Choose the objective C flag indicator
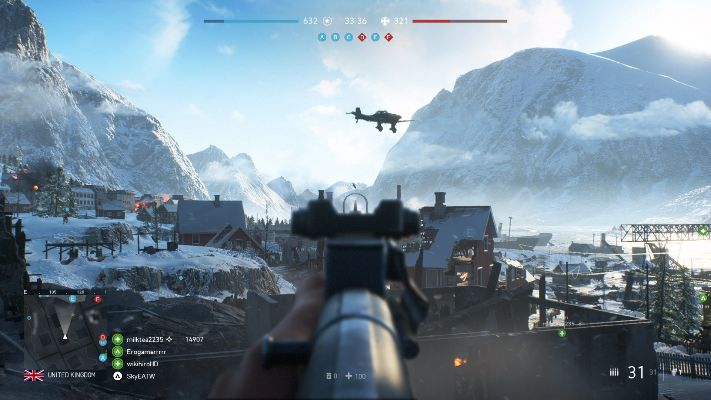Viewport: 711px width, 400px height. [348, 37]
